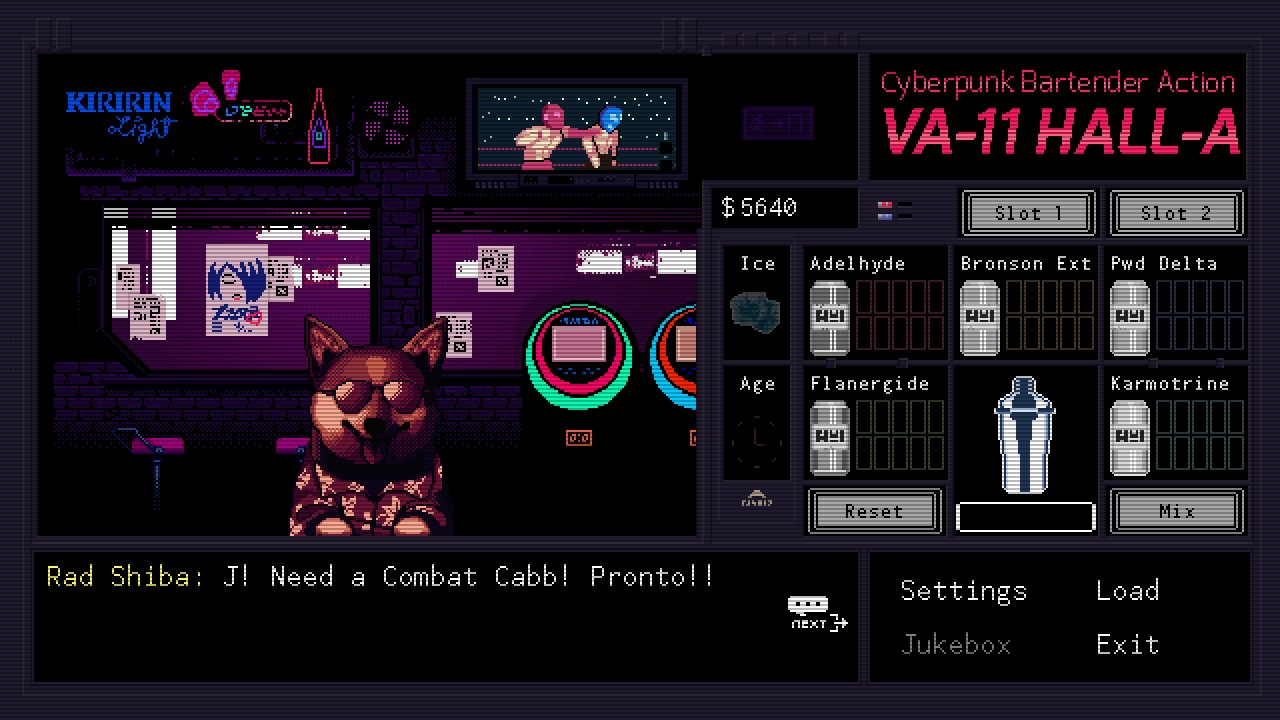1280x720 pixels.
Task: Click the Karmotrine can
Action: click(1130, 437)
